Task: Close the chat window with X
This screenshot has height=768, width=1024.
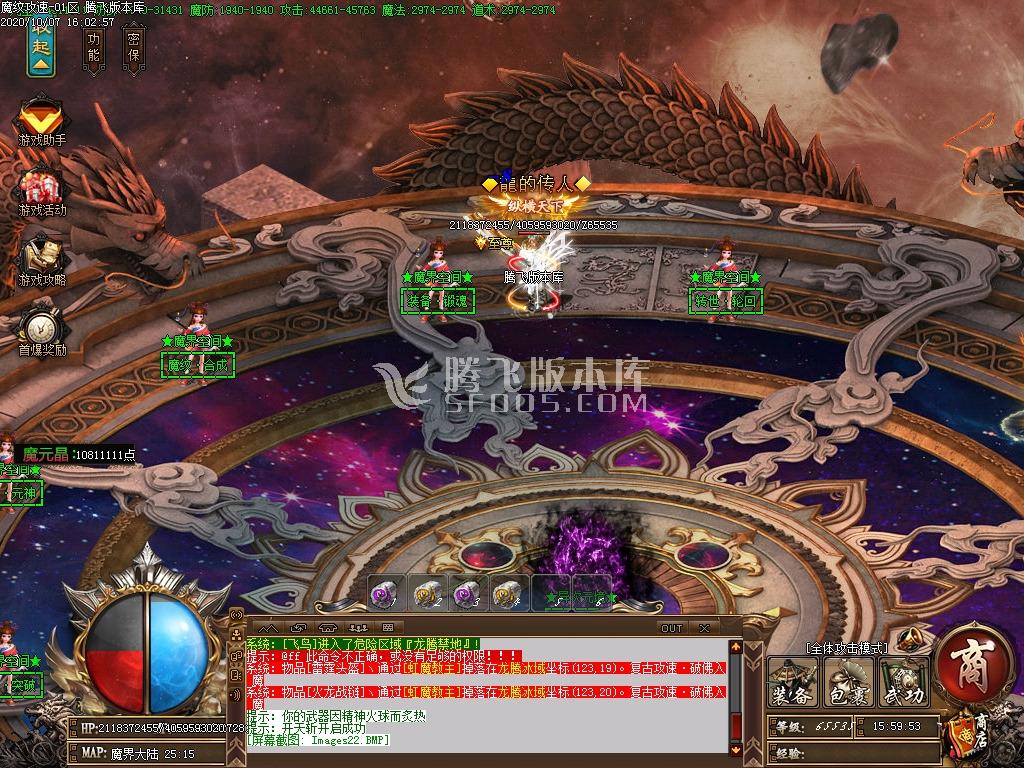Action: pyautogui.click(x=704, y=628)
